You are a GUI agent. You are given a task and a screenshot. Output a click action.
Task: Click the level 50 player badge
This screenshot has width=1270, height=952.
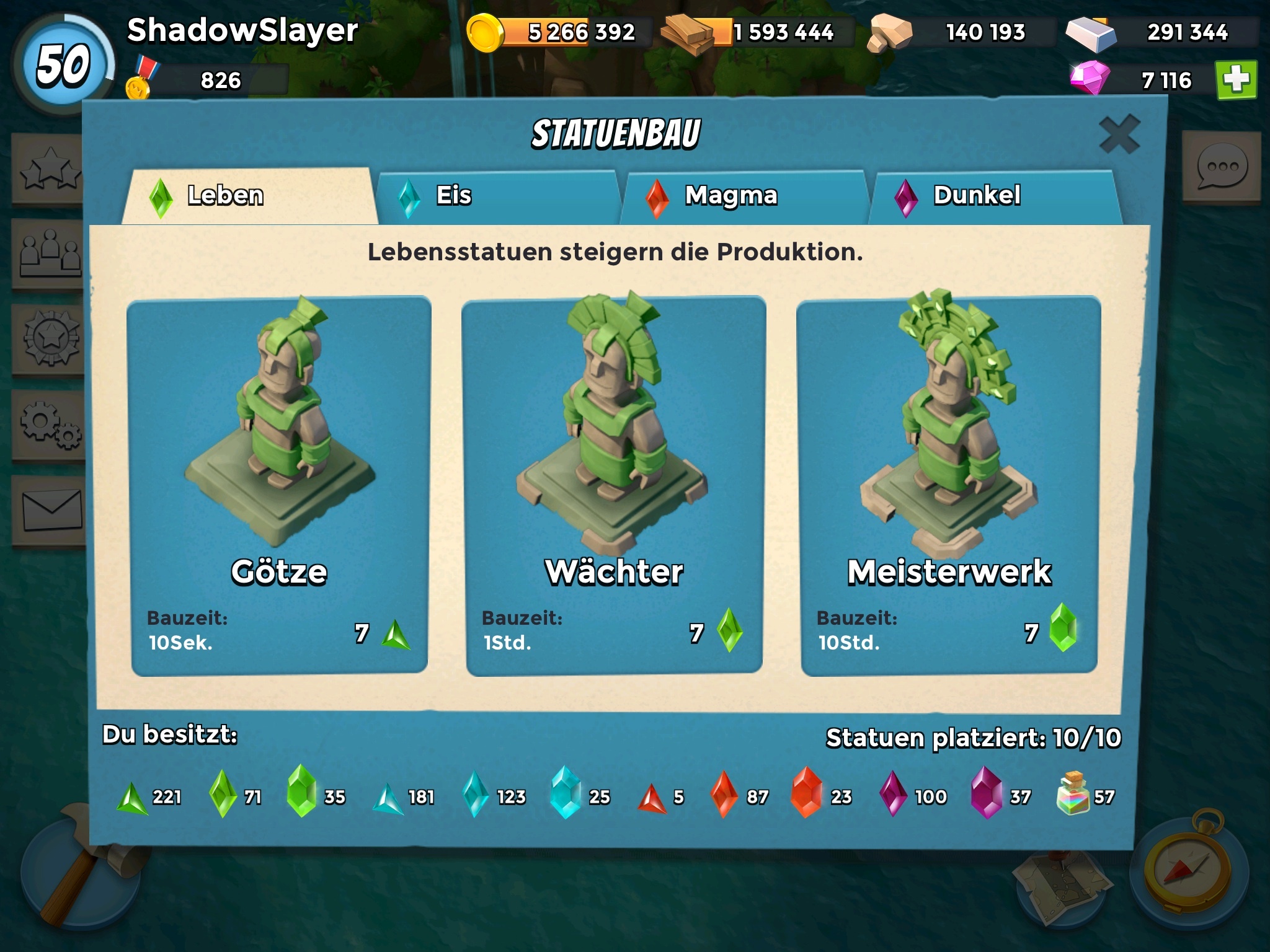(63, 65)
